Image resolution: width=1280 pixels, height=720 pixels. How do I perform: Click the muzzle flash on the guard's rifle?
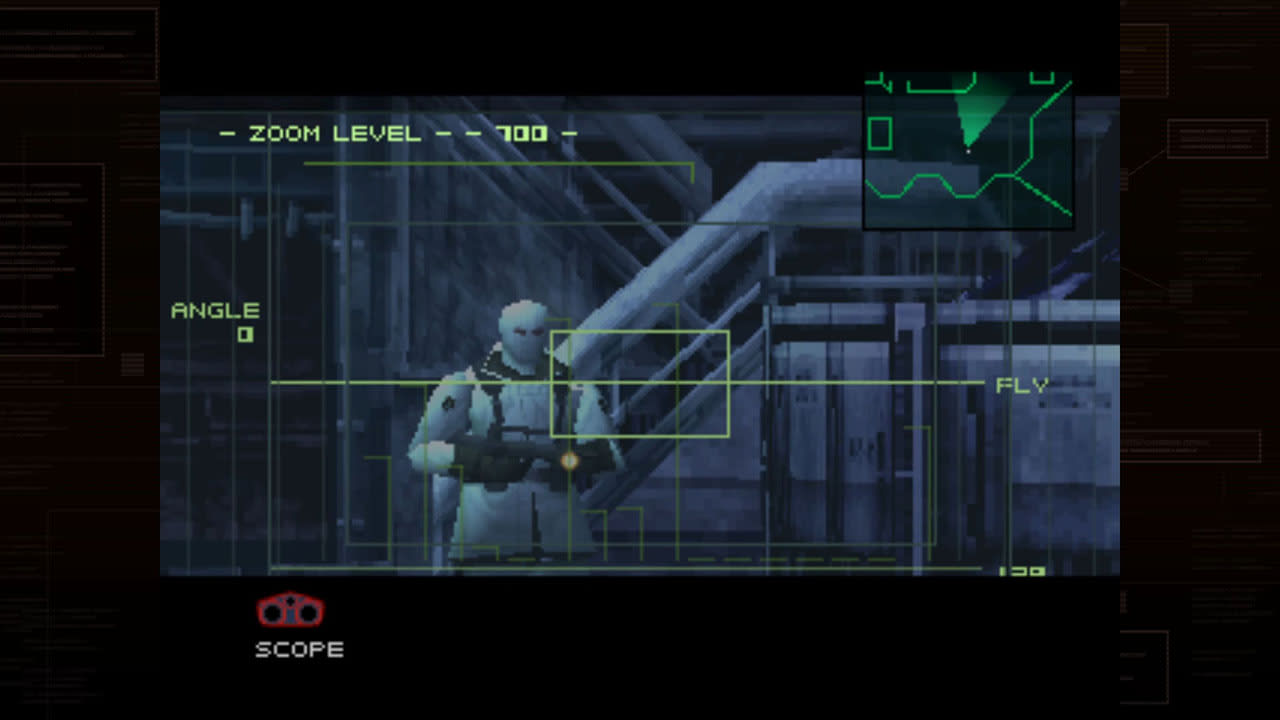(568, 459)
